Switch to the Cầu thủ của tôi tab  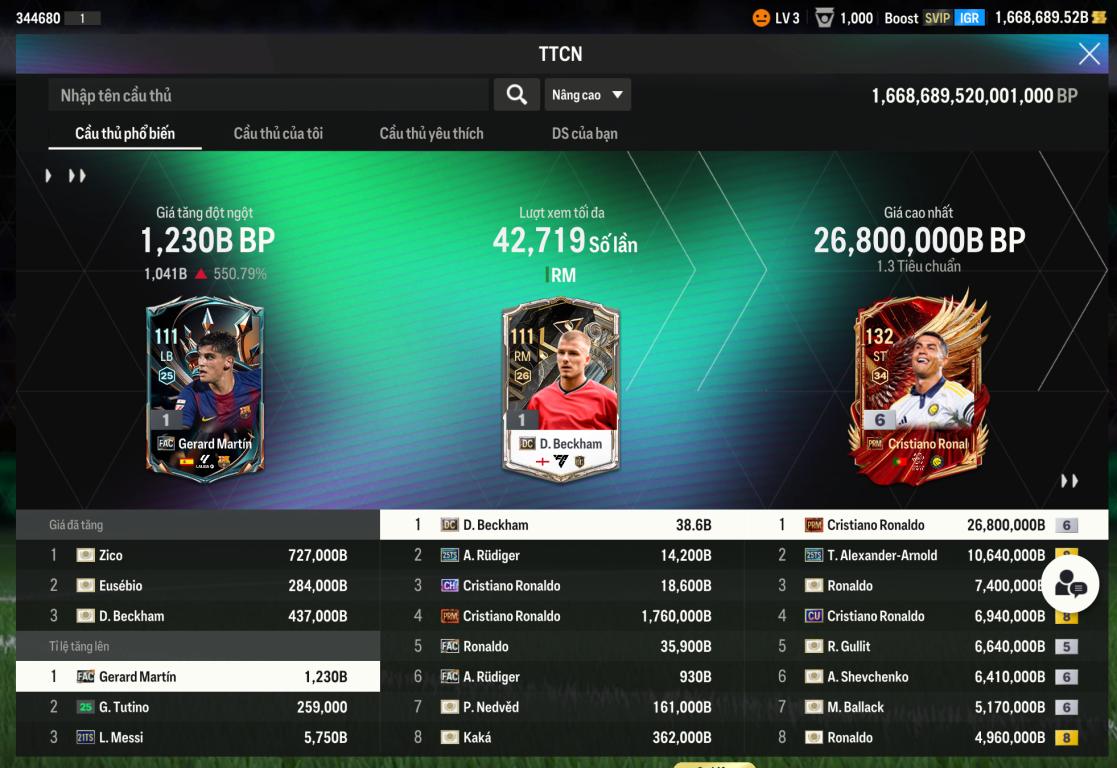[278, 133]
